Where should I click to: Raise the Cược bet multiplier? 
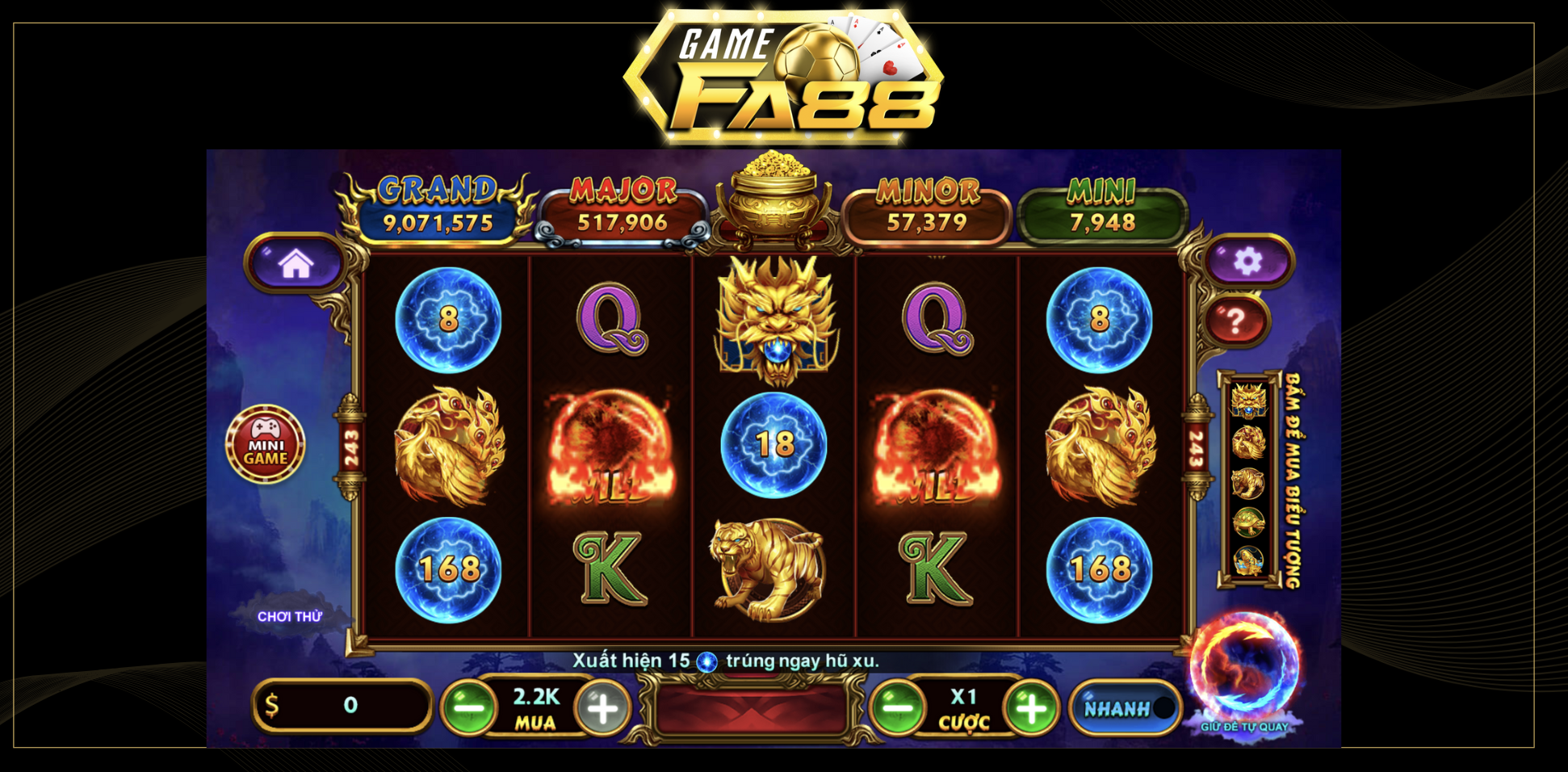[x=1030, y=708]
